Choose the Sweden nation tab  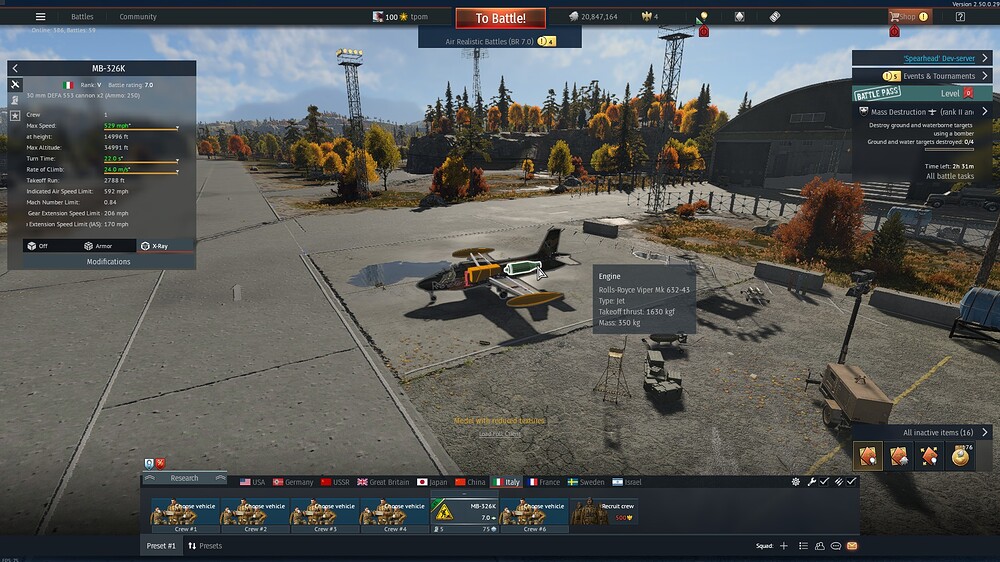[x=585, y=482]
